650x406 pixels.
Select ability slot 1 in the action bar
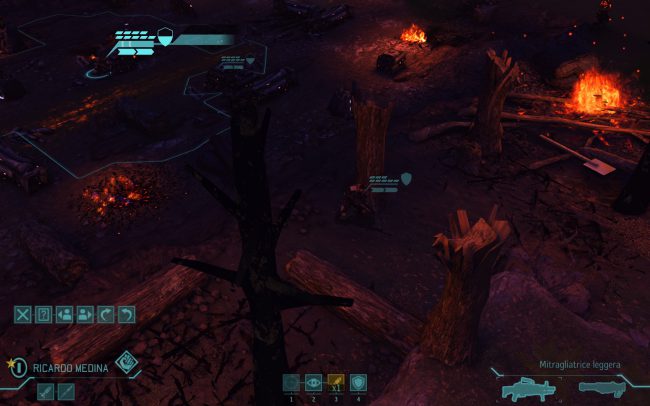(x=291, y=382)
